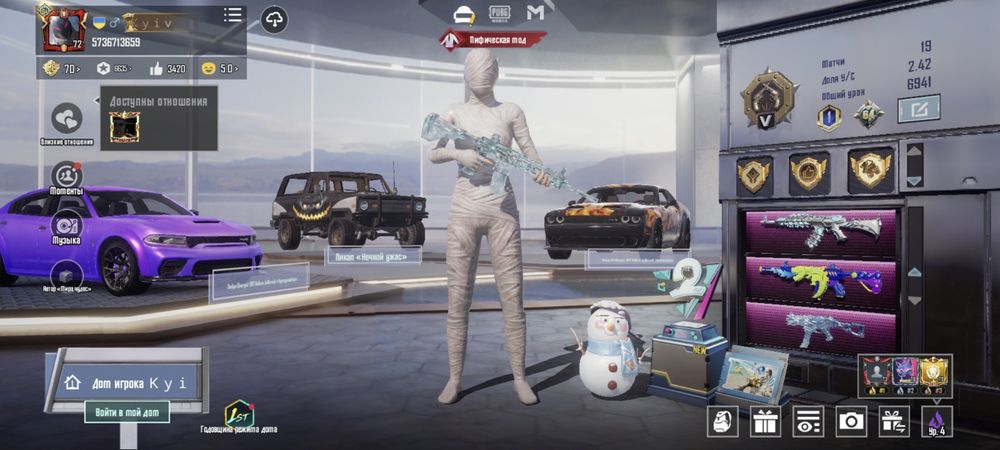
Task: Edit the stats panel with pencil button
Action: point(918,108)
